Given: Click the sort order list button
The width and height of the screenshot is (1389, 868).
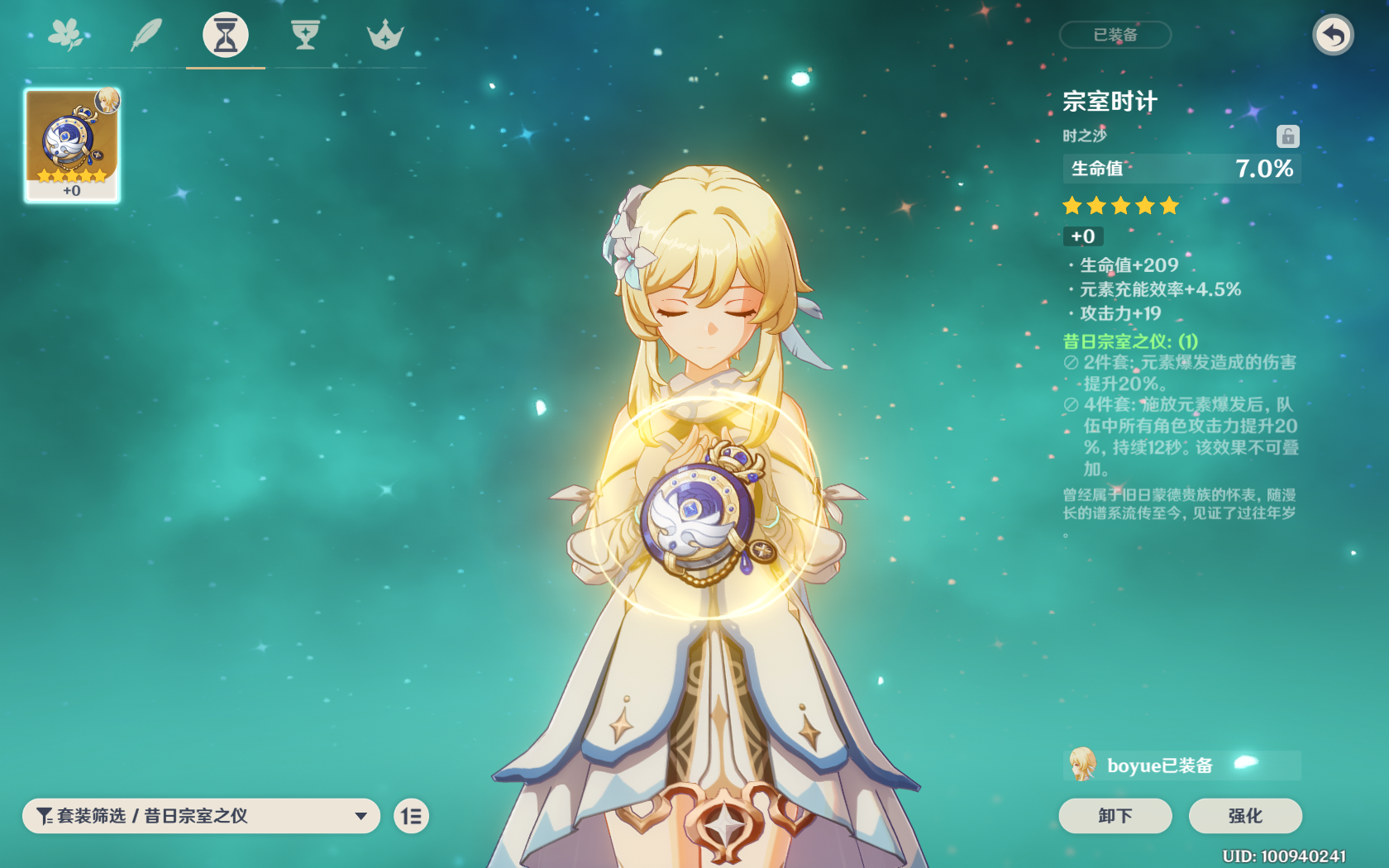Looking at the screenshot, I should [411, 817].
